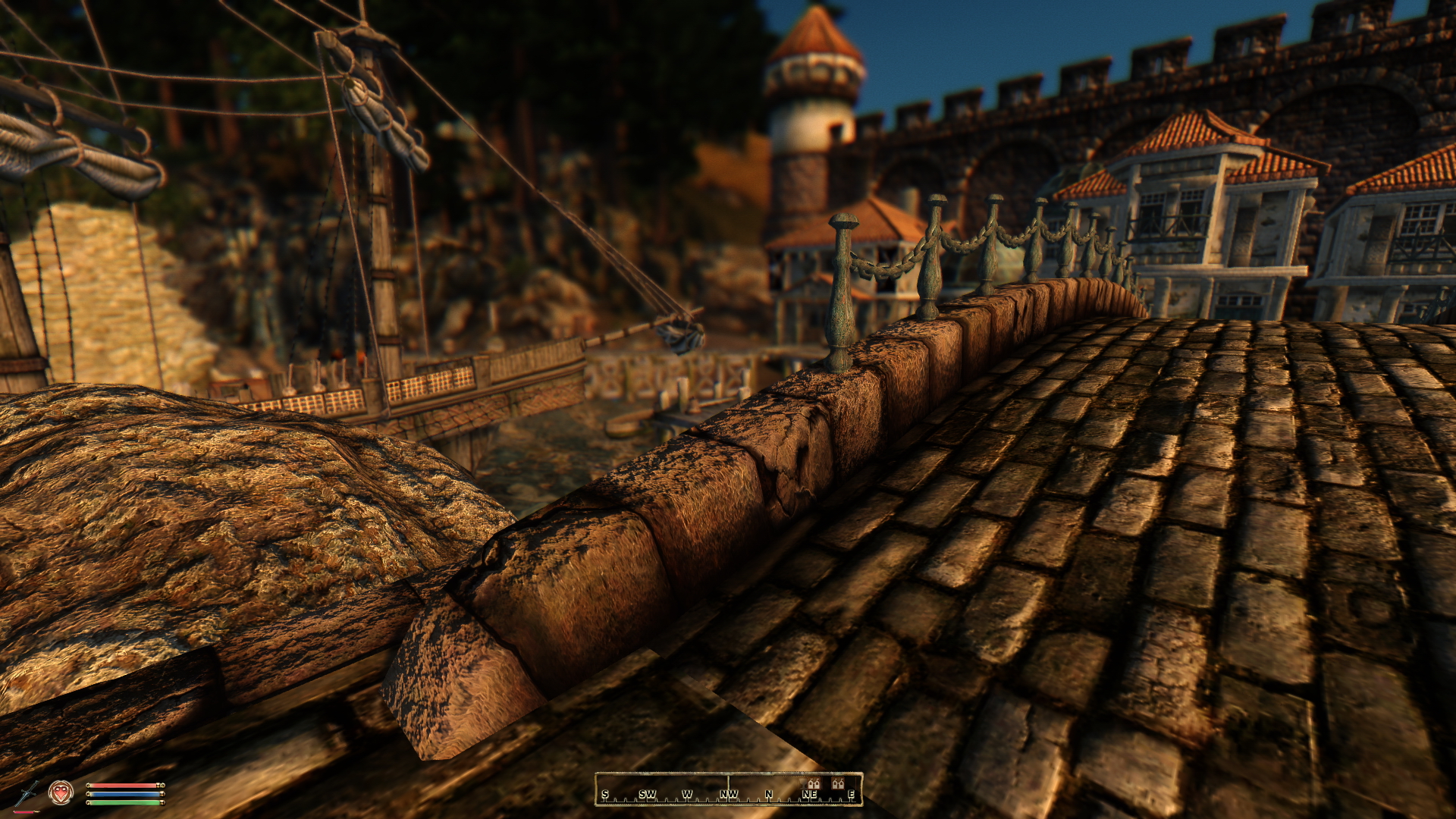The width and height of the screenshot is (1456, 819).
Task: Click the compass direction bar
Action: click(728, 789)
